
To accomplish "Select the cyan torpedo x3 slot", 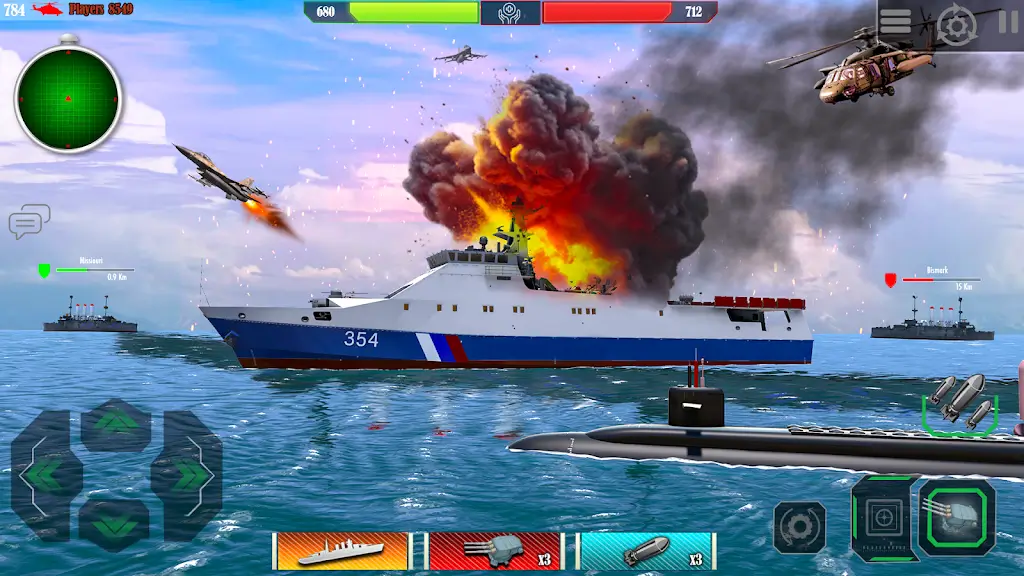I will tap(647, 551).
